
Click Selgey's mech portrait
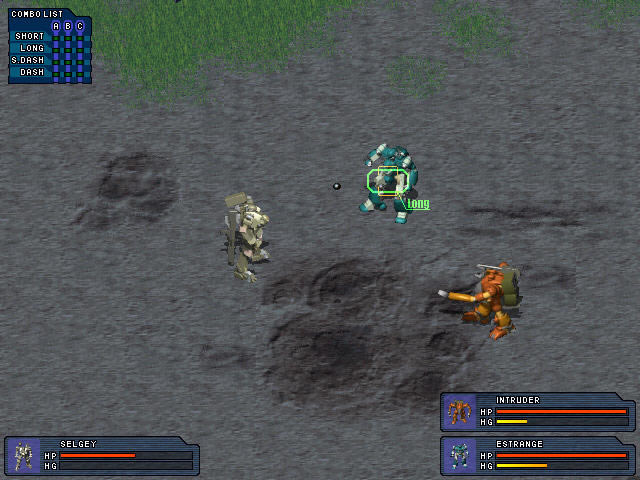tap(23, 456)
